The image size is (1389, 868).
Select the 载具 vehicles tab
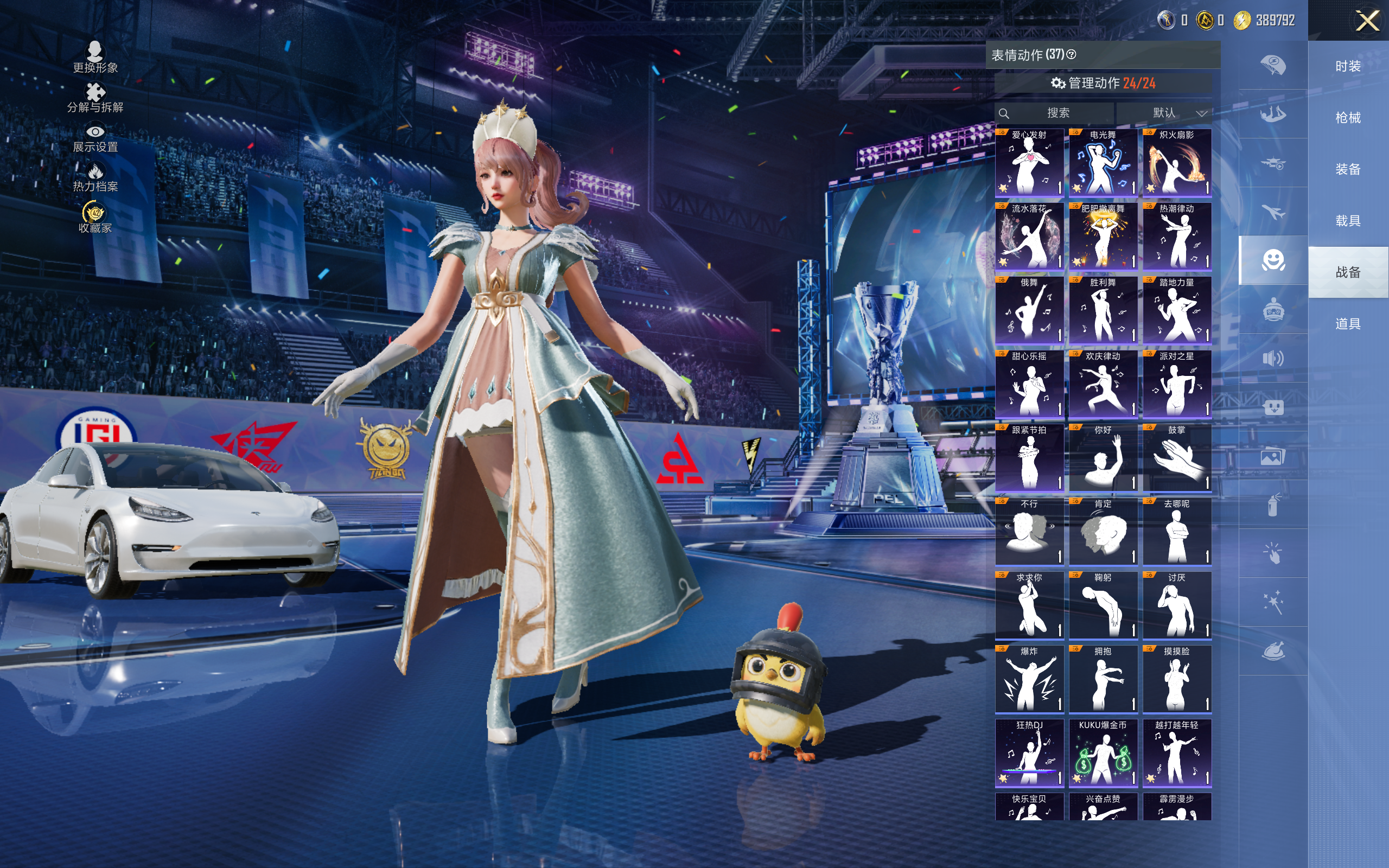click(1348, 220)
